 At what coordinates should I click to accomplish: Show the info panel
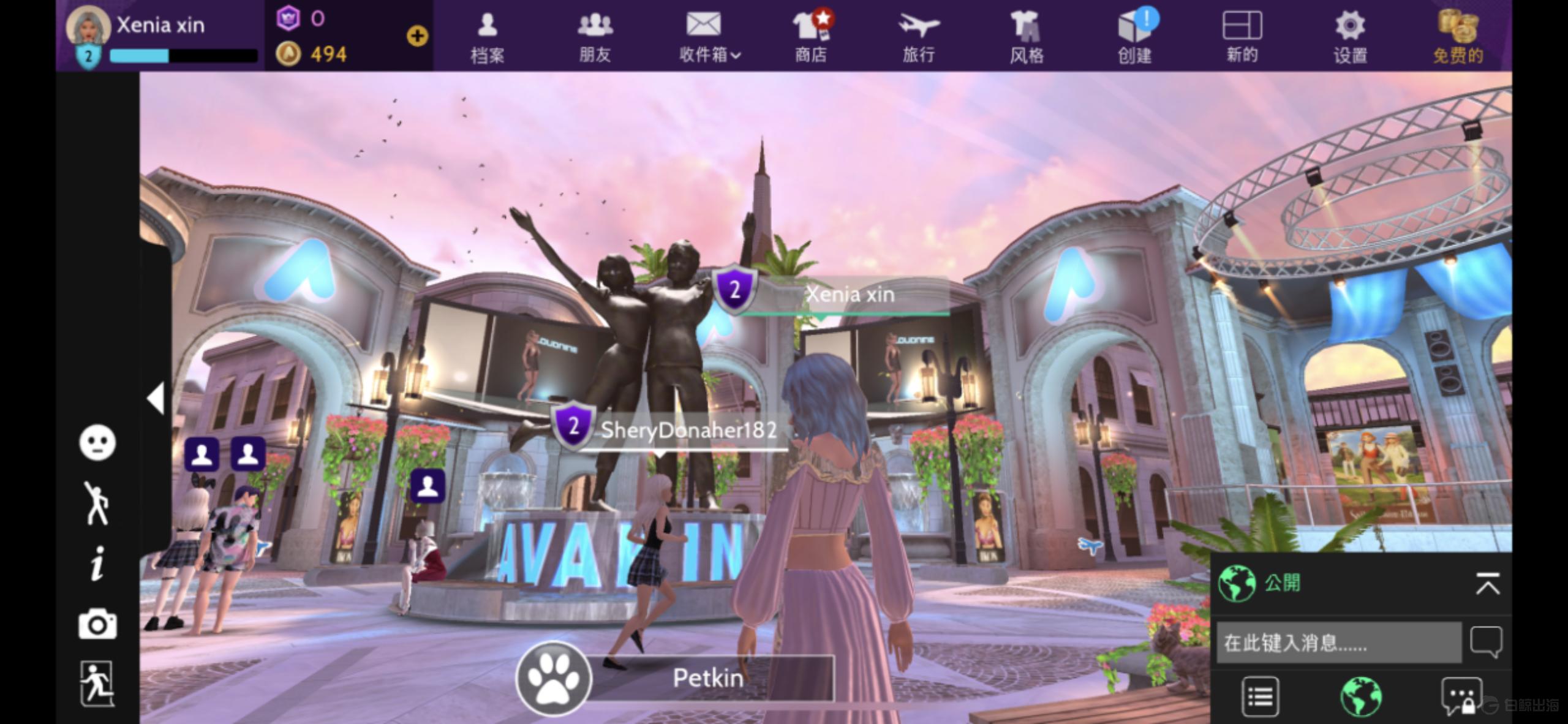pos(97,564)
